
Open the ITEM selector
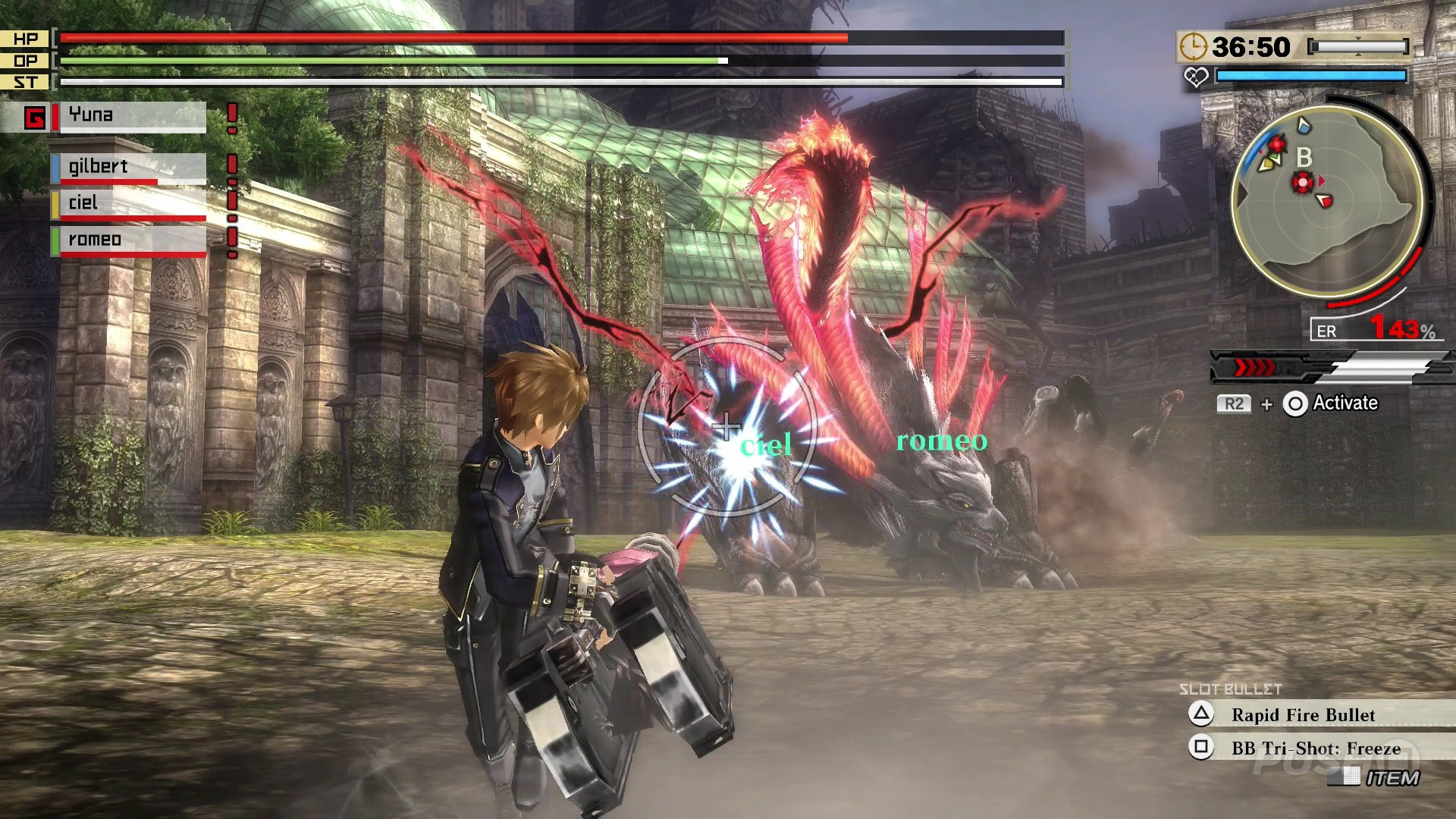[1391, 777]
